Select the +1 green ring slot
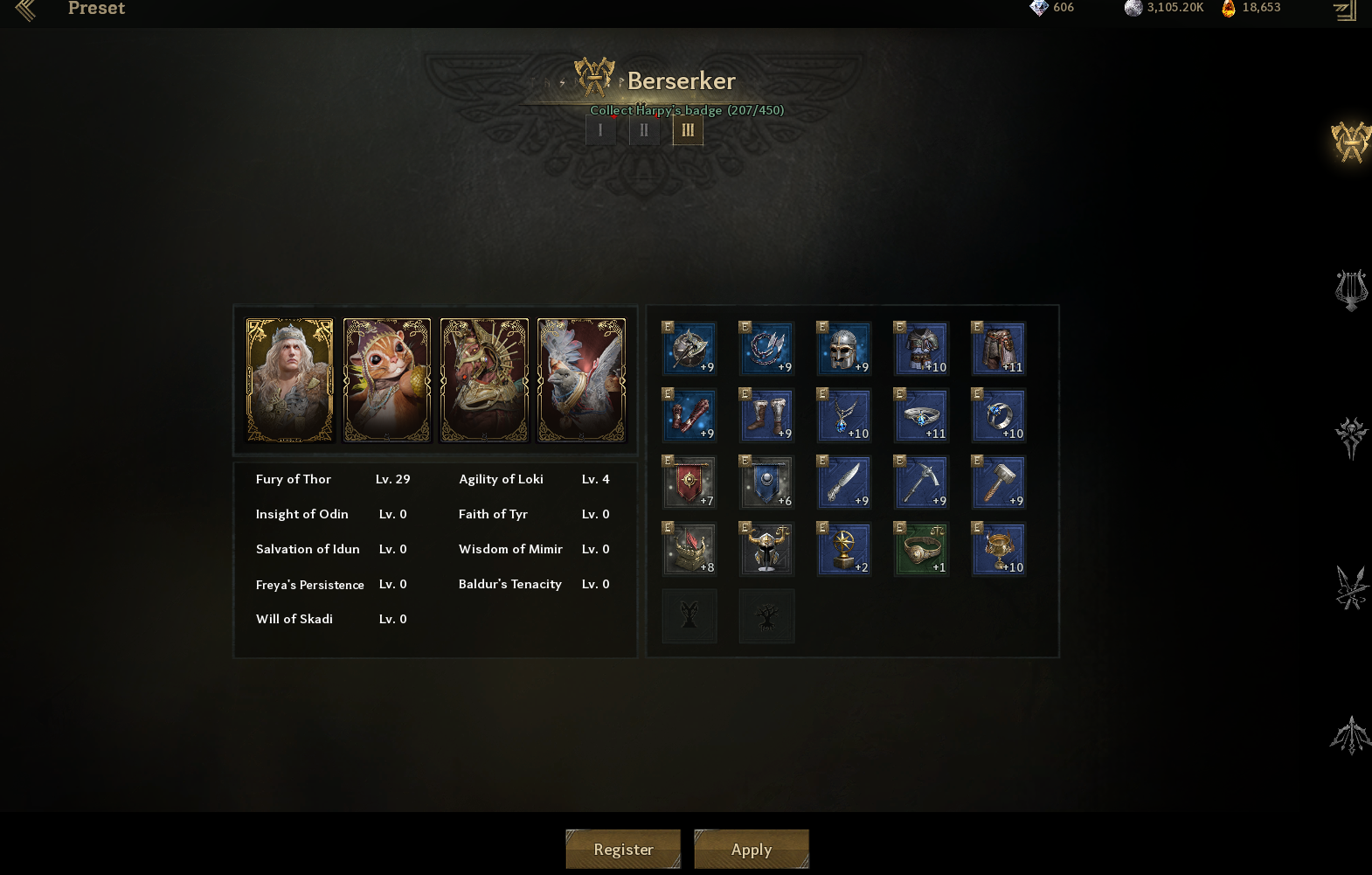The width and height of the screenshot is (1372, 875). click(921, 549)
